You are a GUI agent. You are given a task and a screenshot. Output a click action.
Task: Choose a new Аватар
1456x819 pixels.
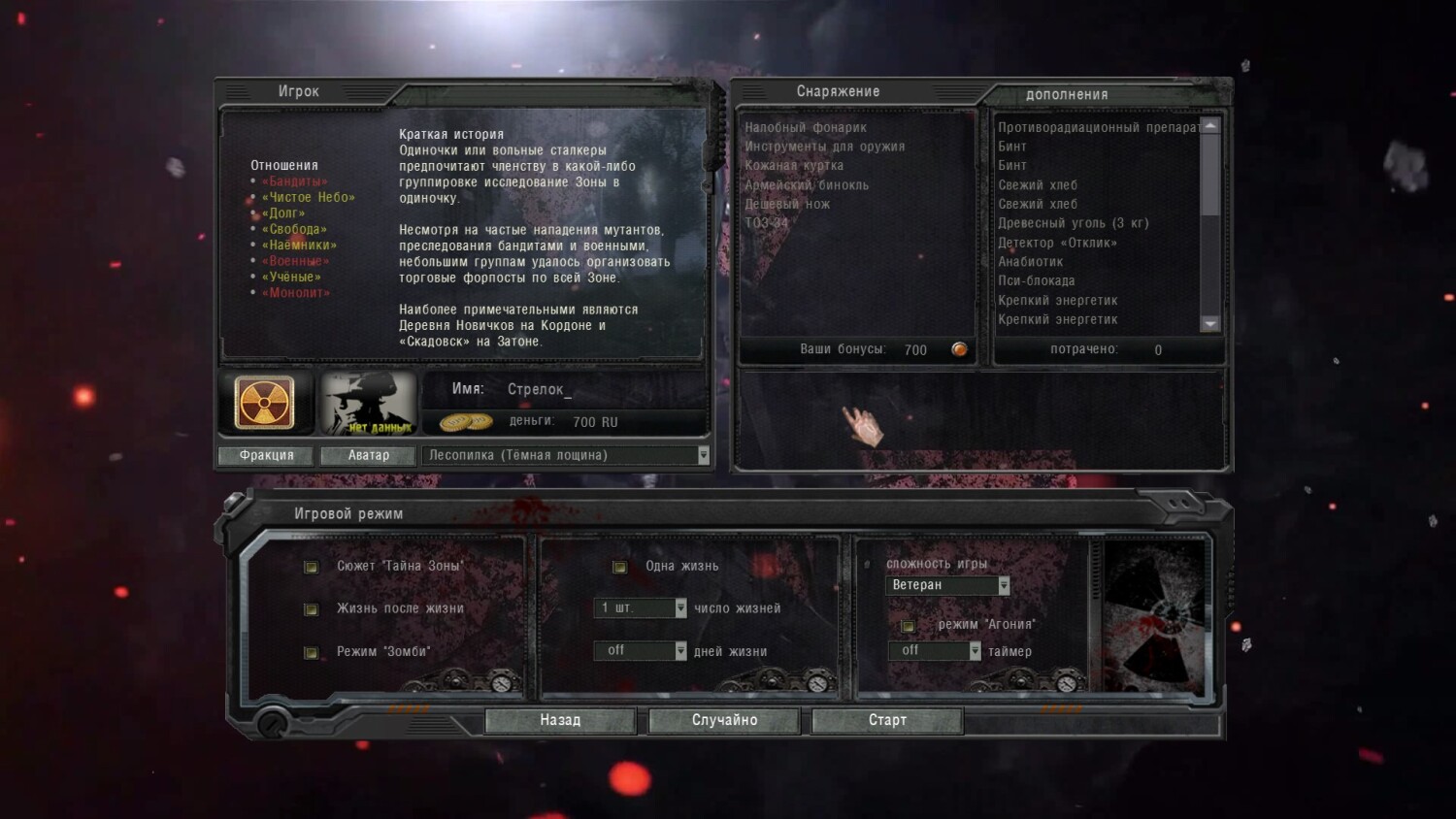tap(369, 455)
